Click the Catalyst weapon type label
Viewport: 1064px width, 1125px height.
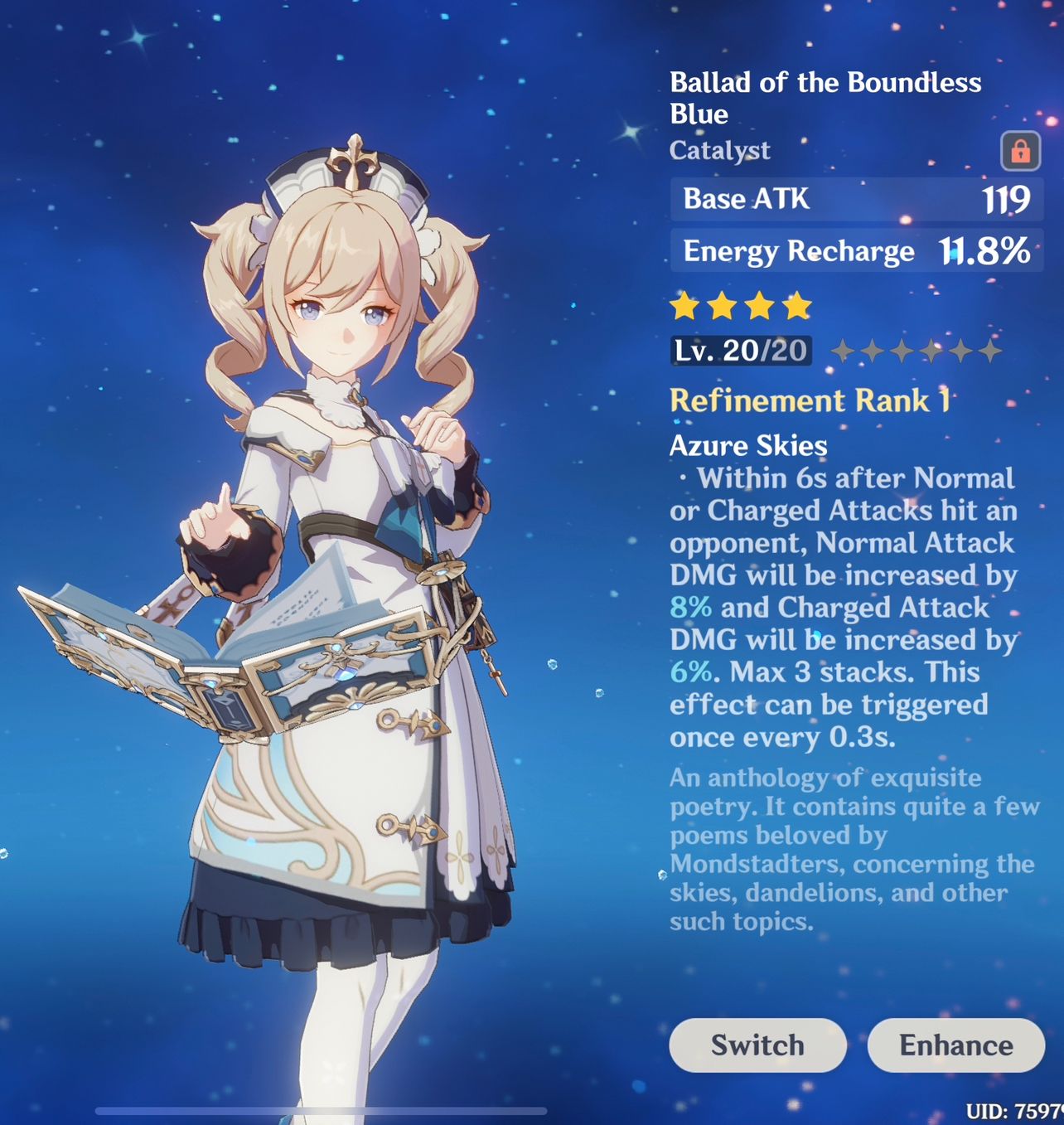720,150
